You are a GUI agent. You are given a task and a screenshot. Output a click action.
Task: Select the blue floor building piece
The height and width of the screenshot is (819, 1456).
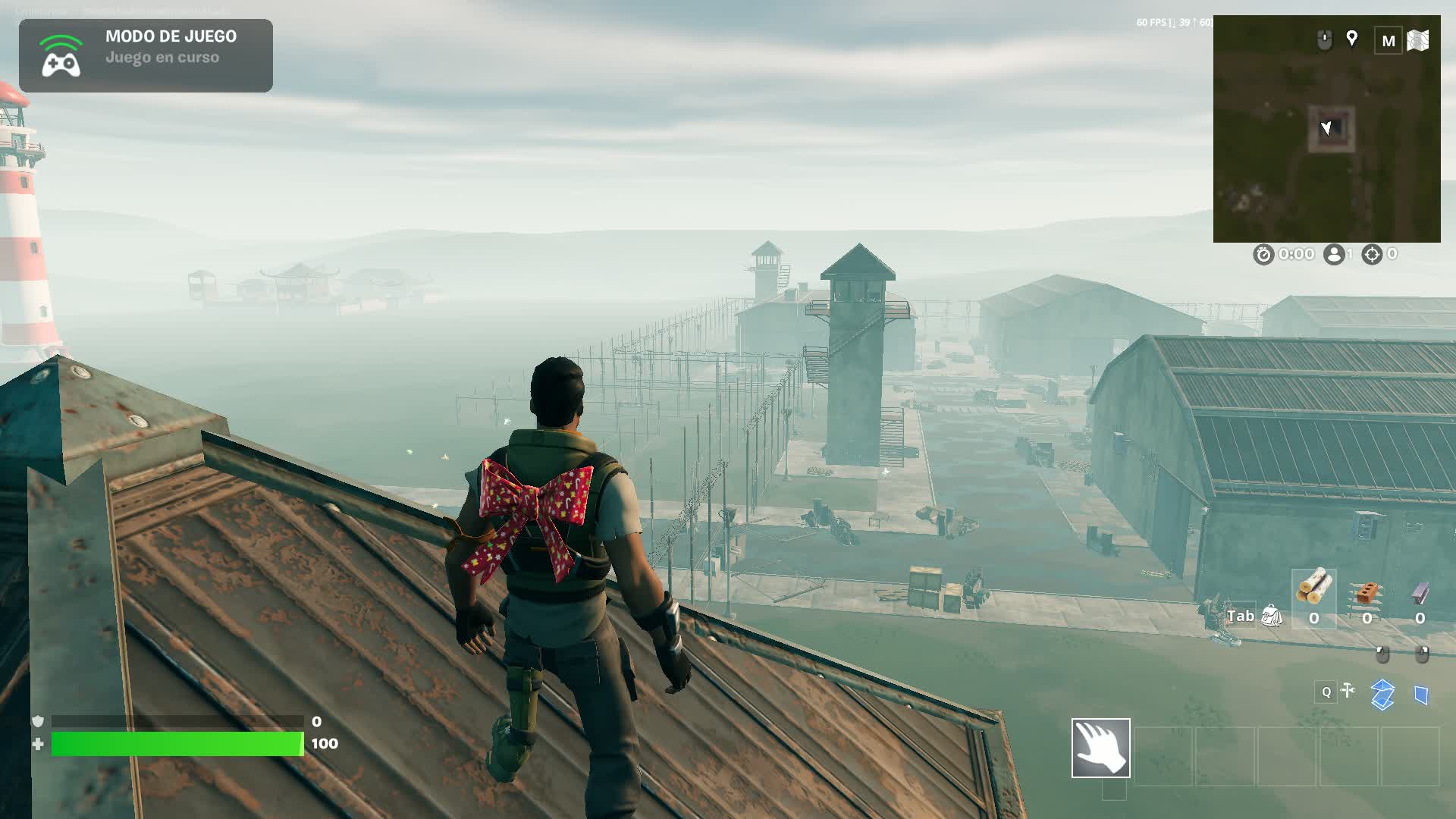point(1382,694)
